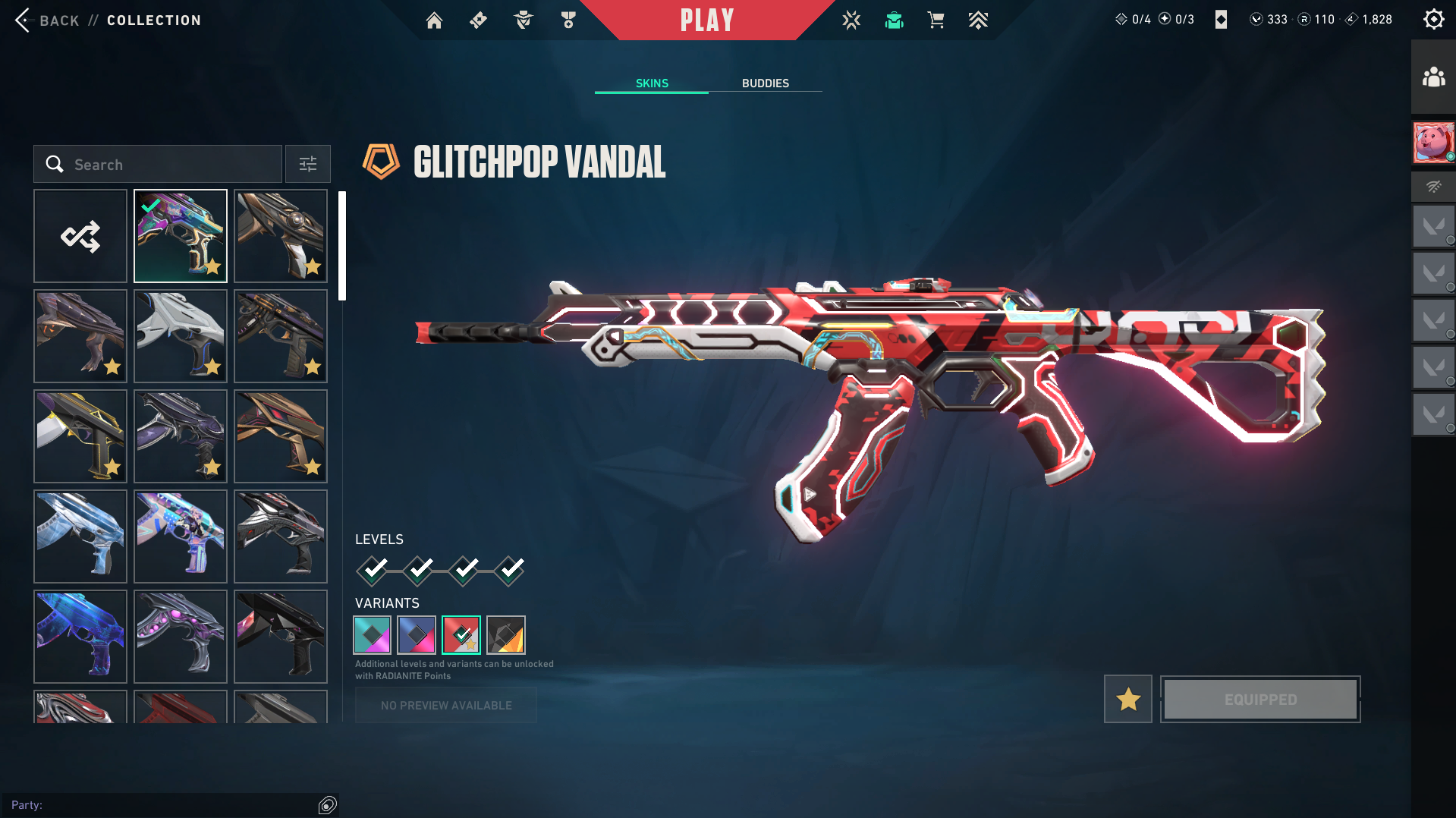Choose the red variant swatch
Viewport: 1456px width, 818px height.
pos(461,635)
